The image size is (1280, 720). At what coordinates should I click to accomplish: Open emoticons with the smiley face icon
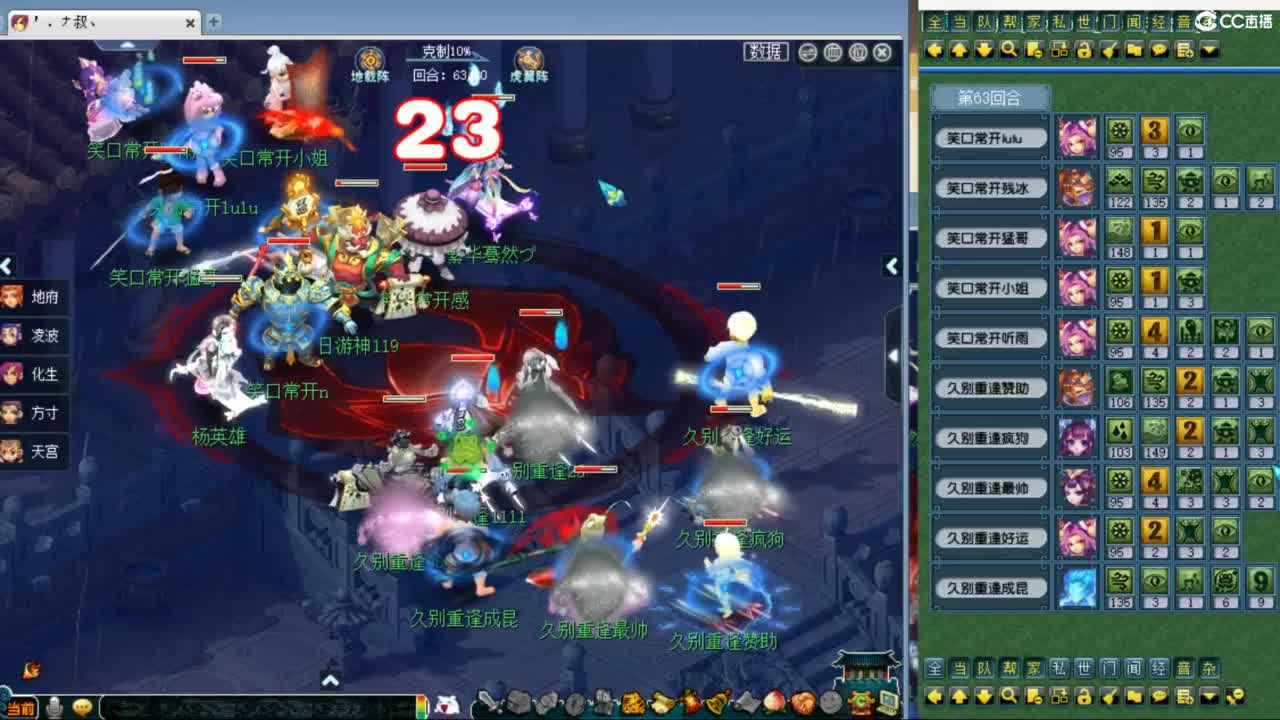coord(83,707)
